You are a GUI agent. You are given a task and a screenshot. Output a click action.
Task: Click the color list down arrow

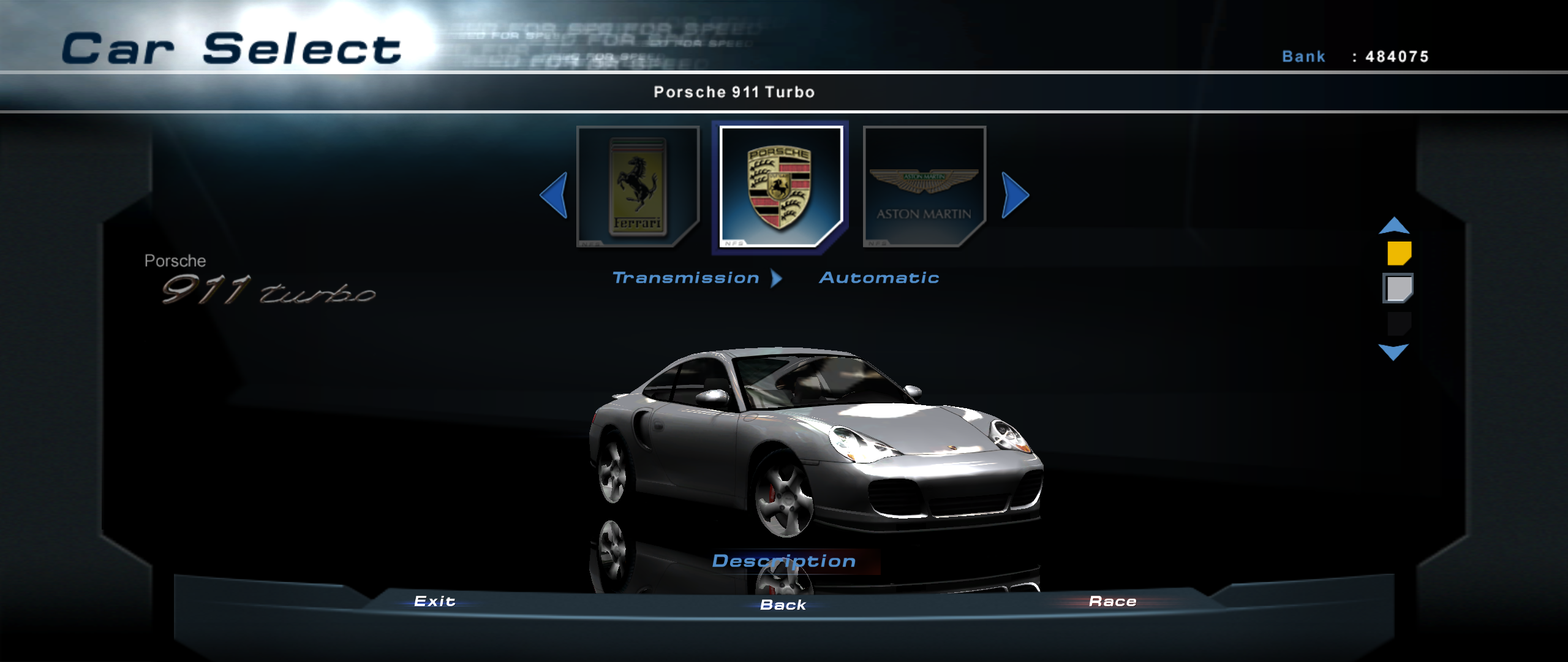coord(1393,352)
